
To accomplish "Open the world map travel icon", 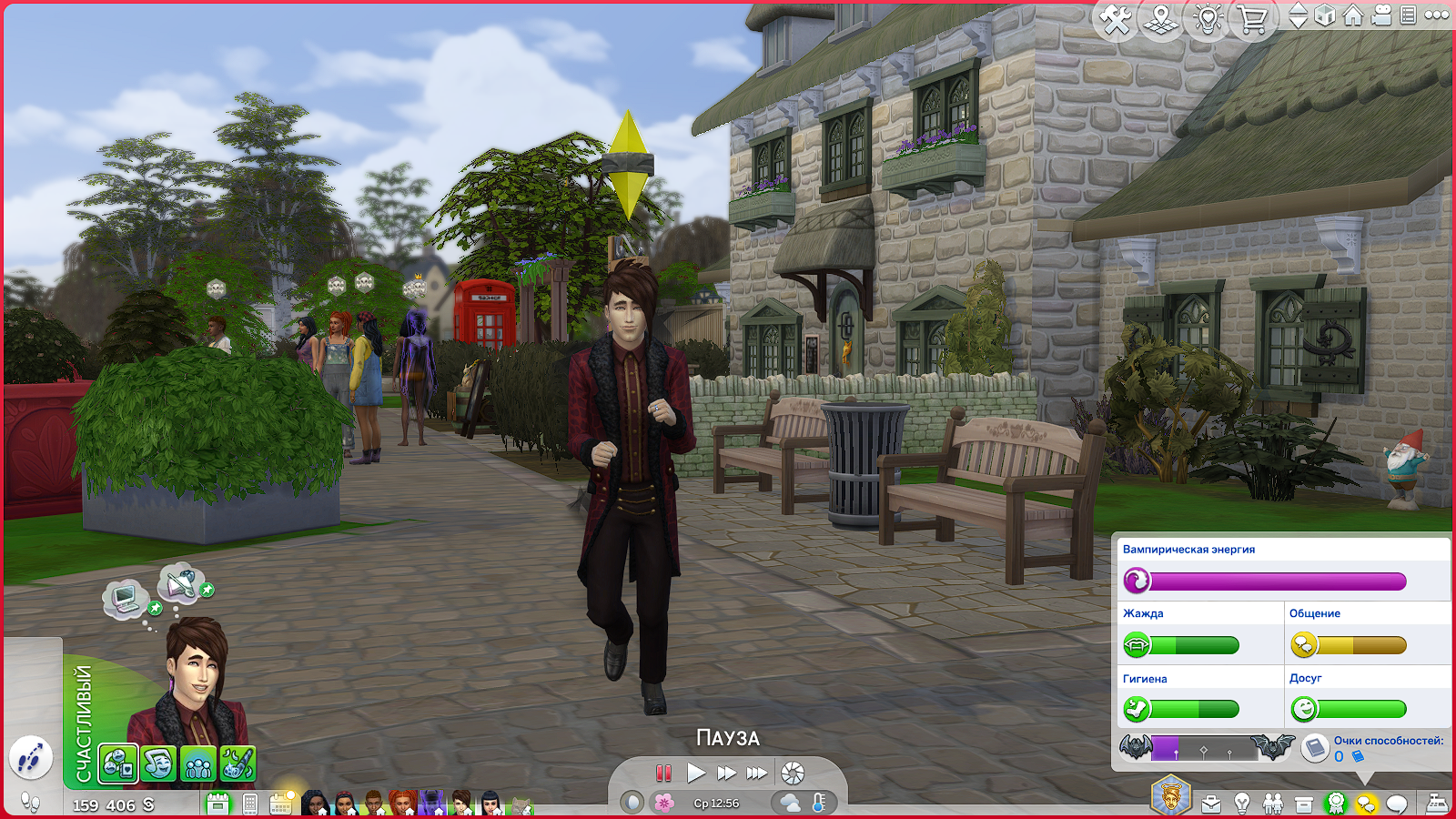I will point(1161,19).
